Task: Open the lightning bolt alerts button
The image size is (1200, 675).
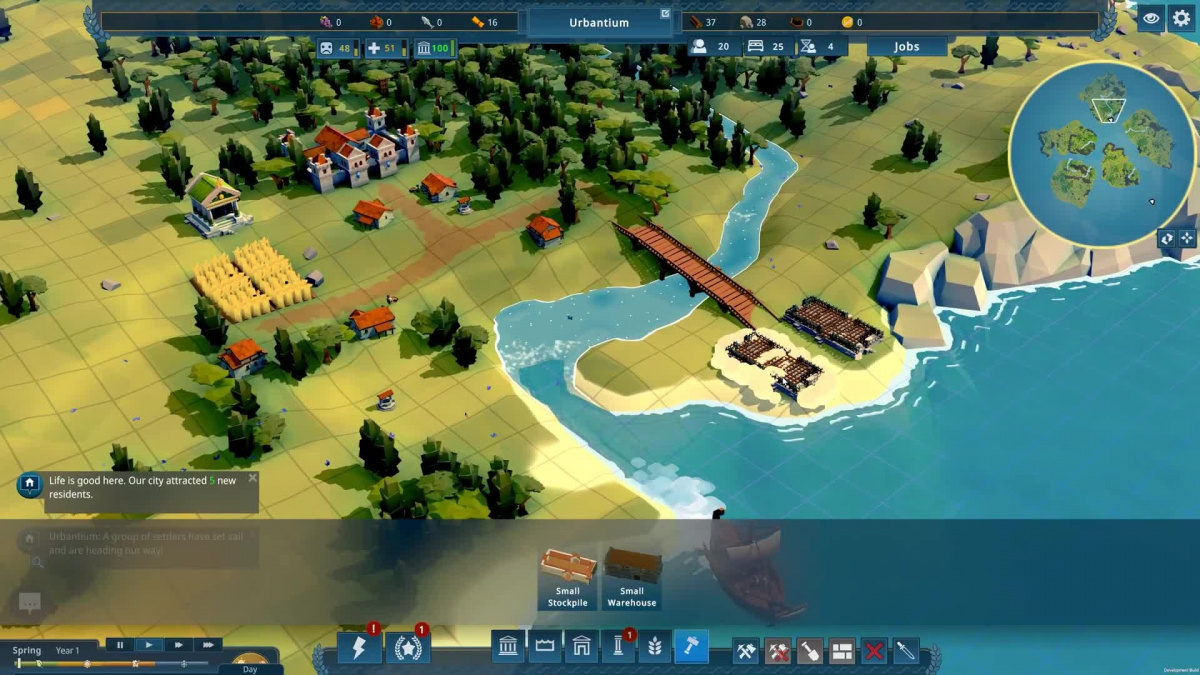Action: [359, 648]
